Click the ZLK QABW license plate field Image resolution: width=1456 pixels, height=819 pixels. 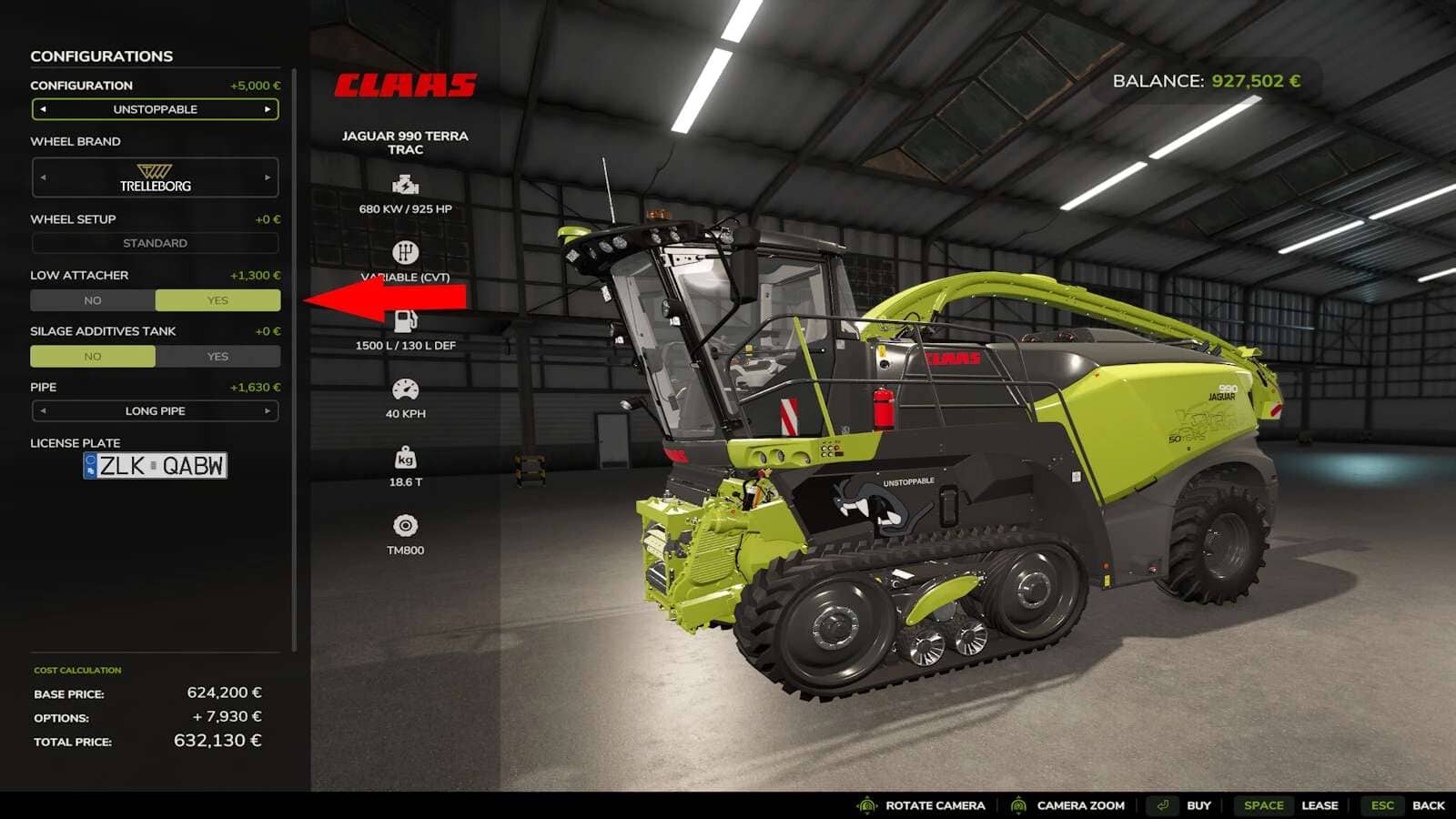point(155,466)
